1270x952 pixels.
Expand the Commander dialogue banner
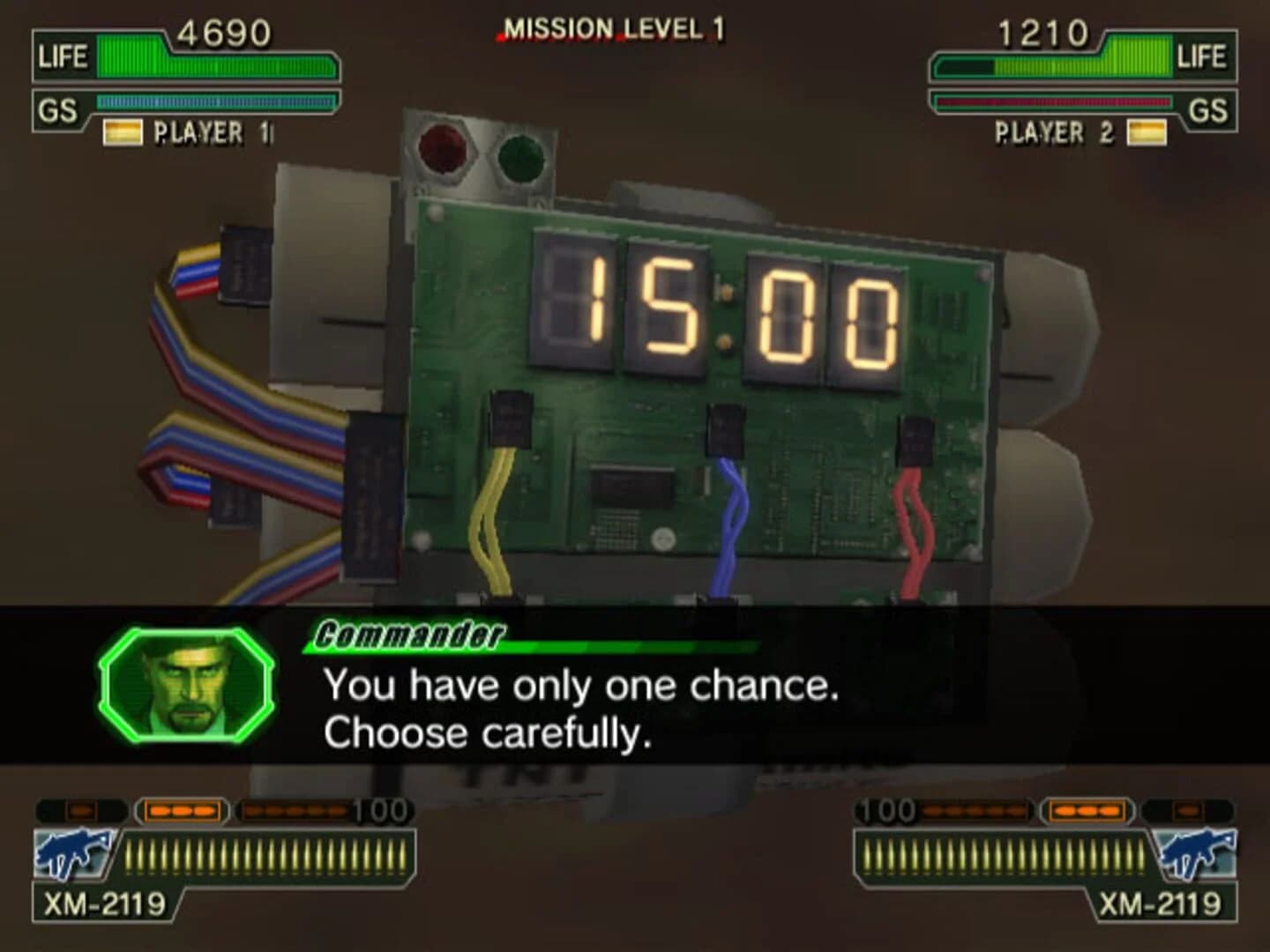[x=410, y=636]
